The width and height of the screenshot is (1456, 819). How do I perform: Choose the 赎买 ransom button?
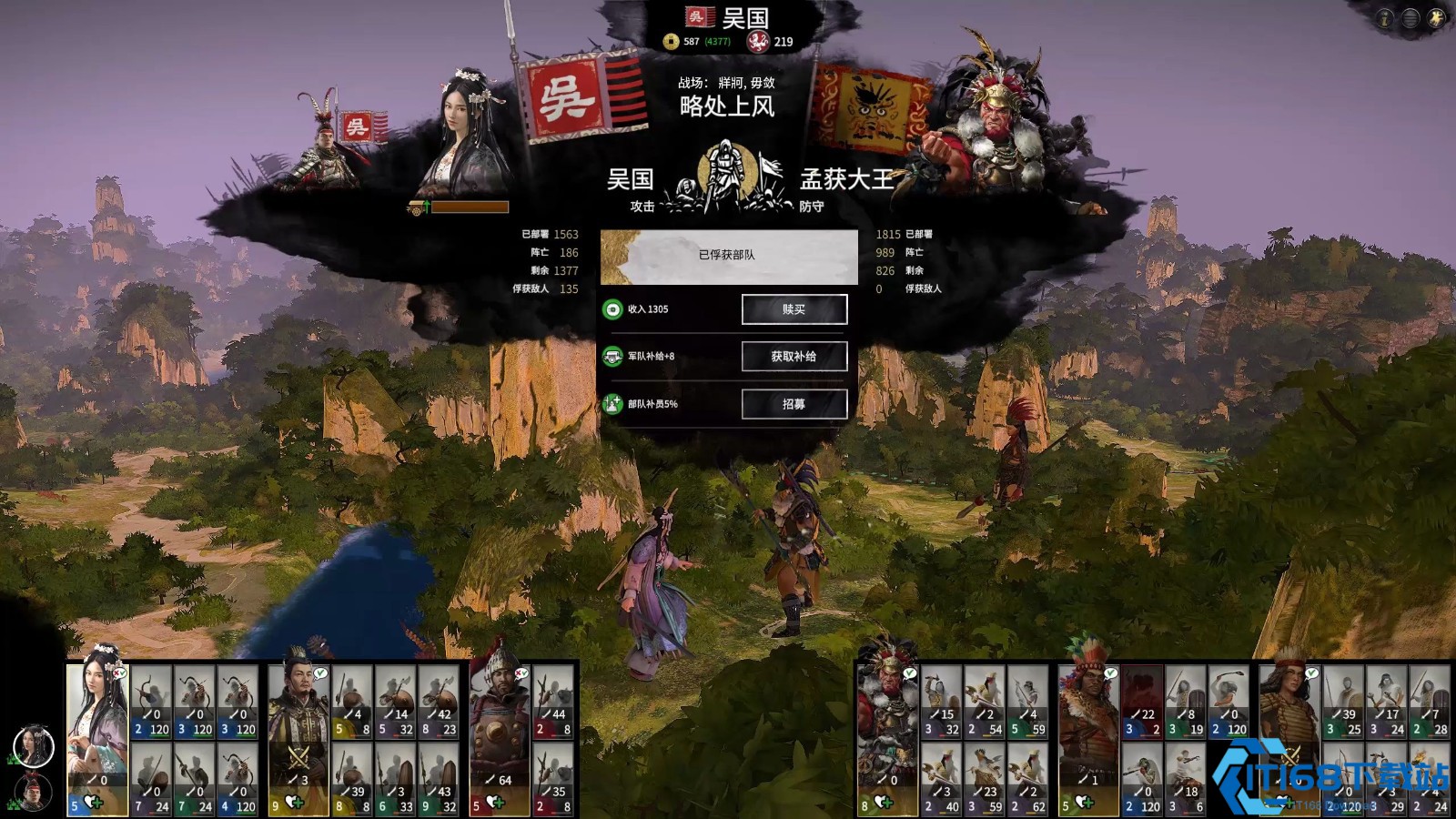tap(794, 309)
